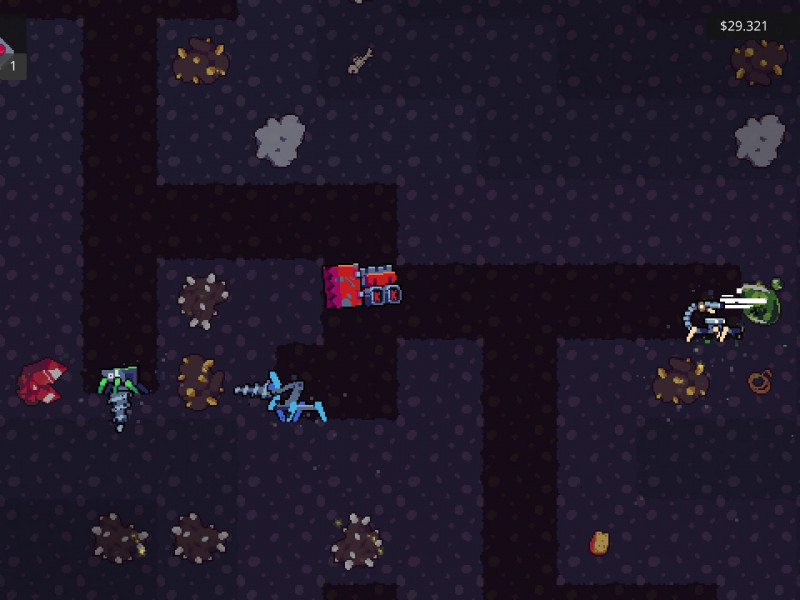Select the item slot showing count 1
Screen dimensions: 800x600
click(10, 55)
